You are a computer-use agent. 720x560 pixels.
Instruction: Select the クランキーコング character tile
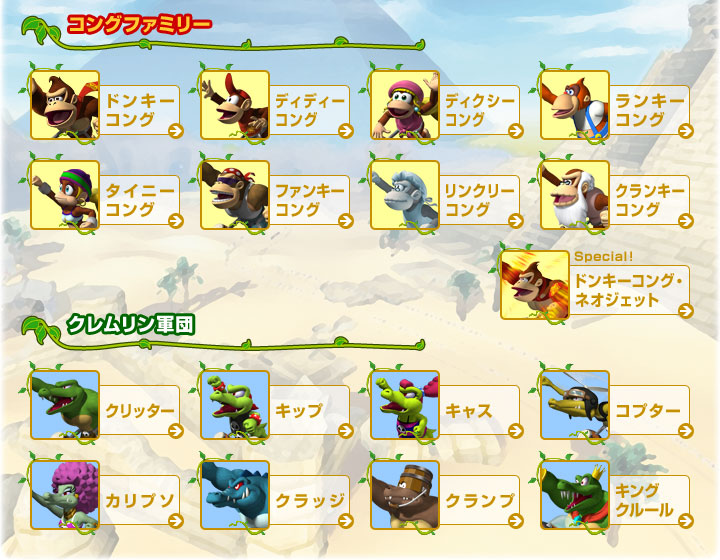[x=615, y=196]
